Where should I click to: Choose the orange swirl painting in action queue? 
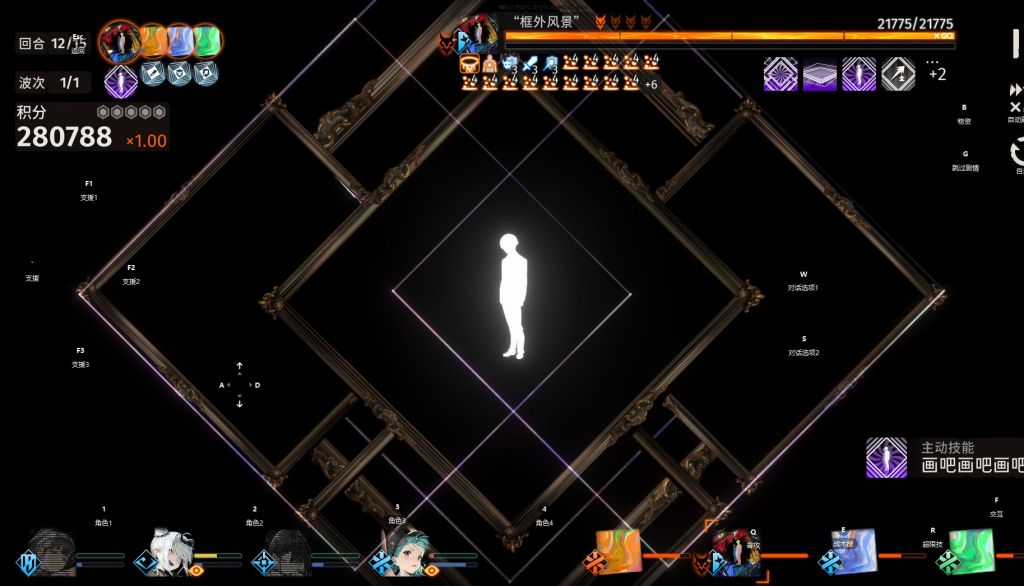pos(616,550)
